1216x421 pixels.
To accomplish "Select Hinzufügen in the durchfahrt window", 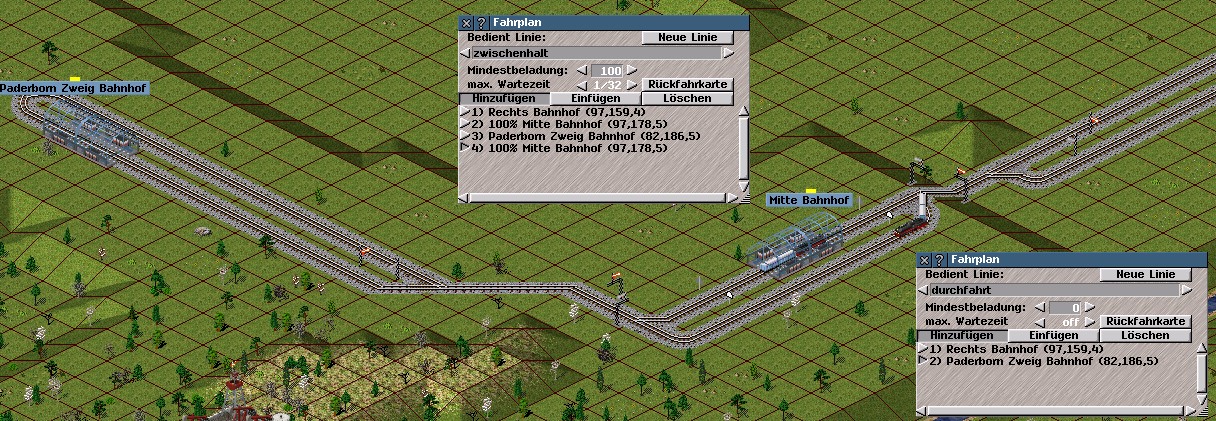I will (961, 336).
